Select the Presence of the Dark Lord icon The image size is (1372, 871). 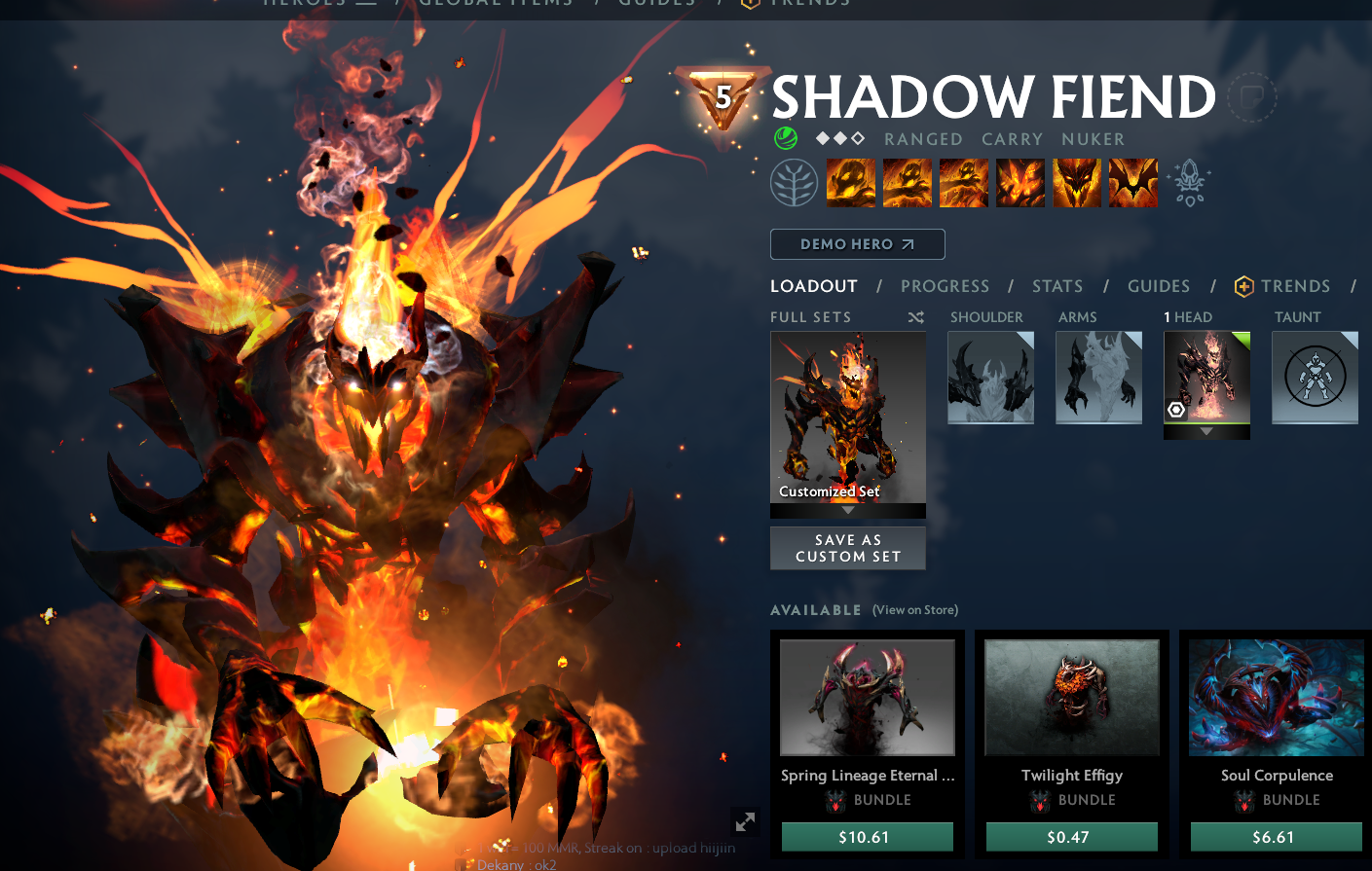click(x=1076, y=182)
